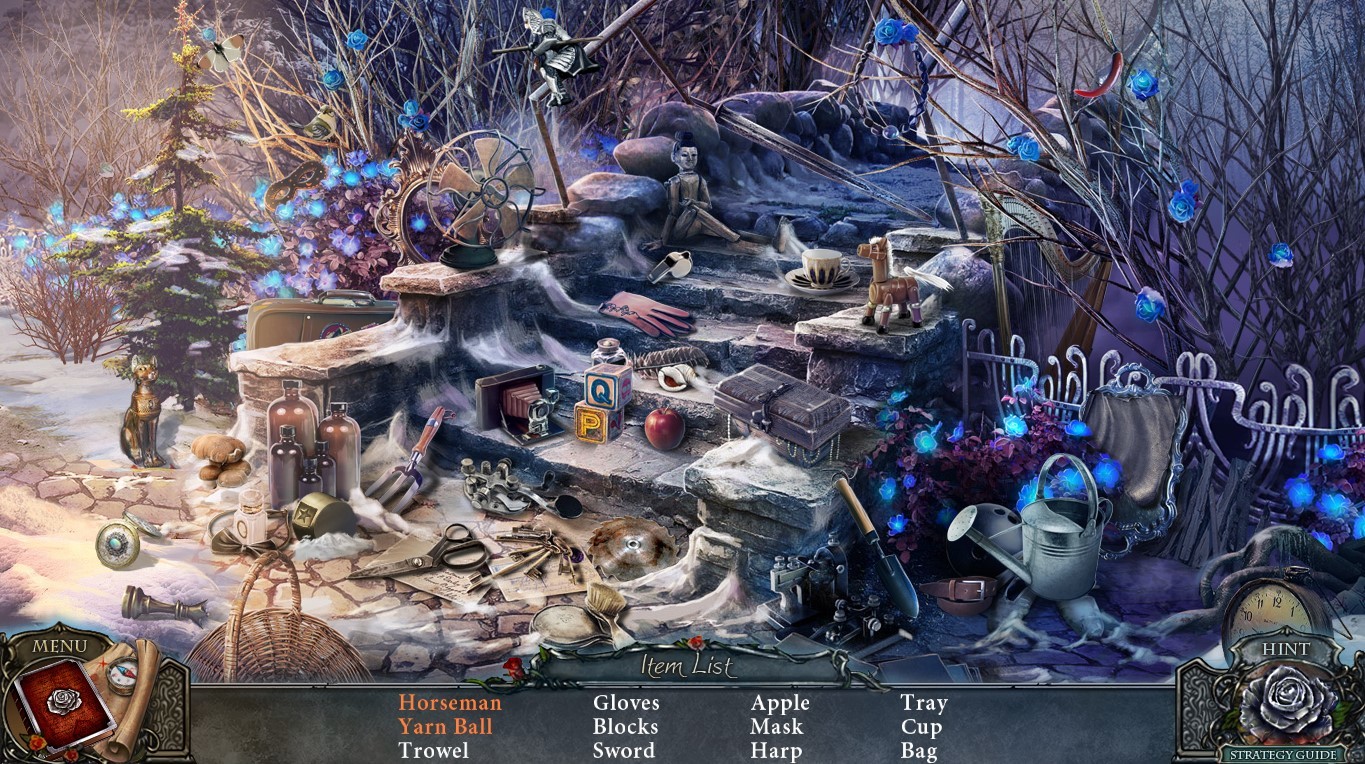Select 'Yarn Ball' from the item list

click(x=448, y=726)
